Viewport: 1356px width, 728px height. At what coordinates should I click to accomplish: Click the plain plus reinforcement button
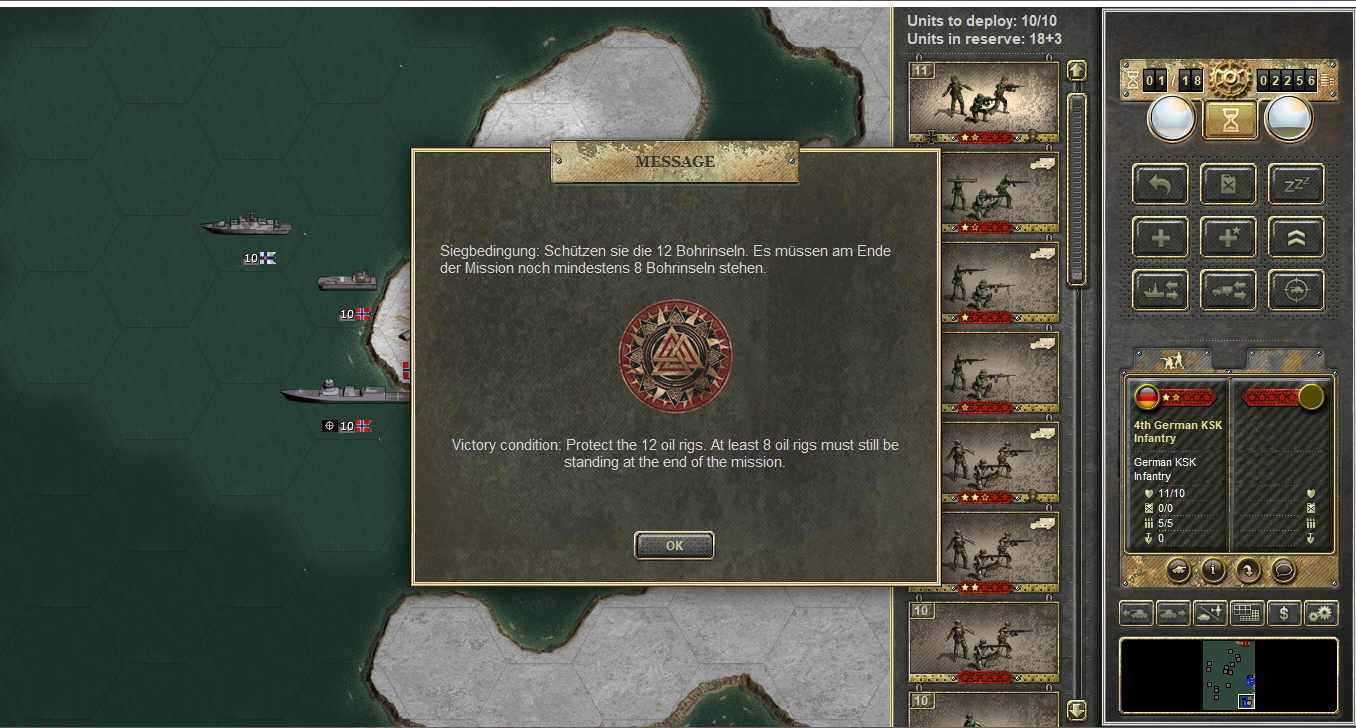[x=1160, y=237]
